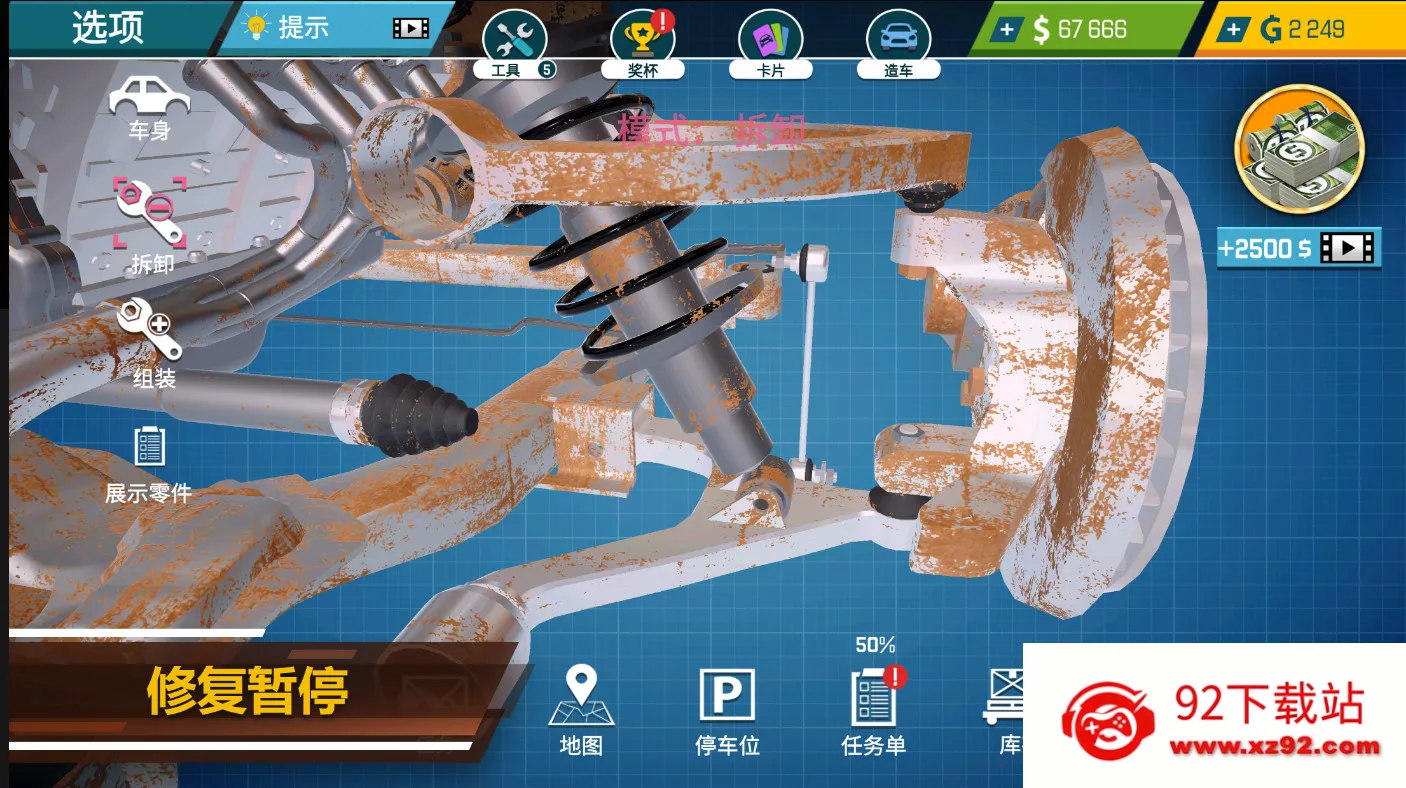Tap the cash bundle coin icon
1406x788 pixels.
[1299, 148]
